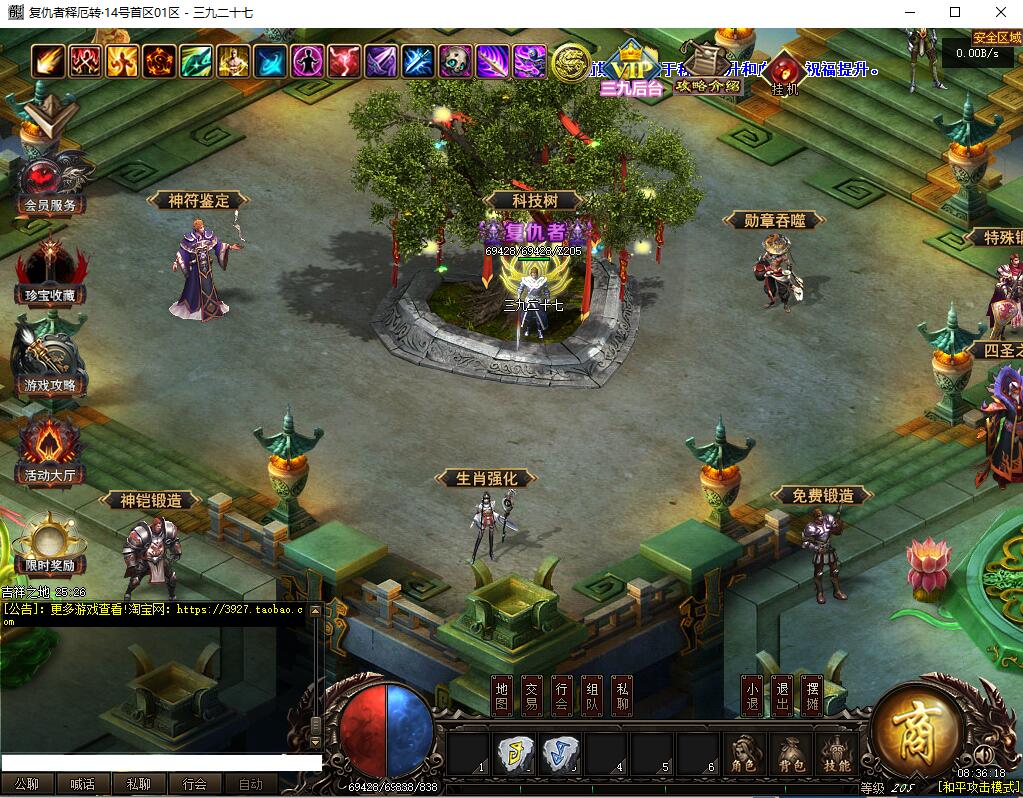Toggle the 挂机 auto-battle icon
Viewport: 1023px width, 798px height.
pyautogui.click(x=786, y=72)
